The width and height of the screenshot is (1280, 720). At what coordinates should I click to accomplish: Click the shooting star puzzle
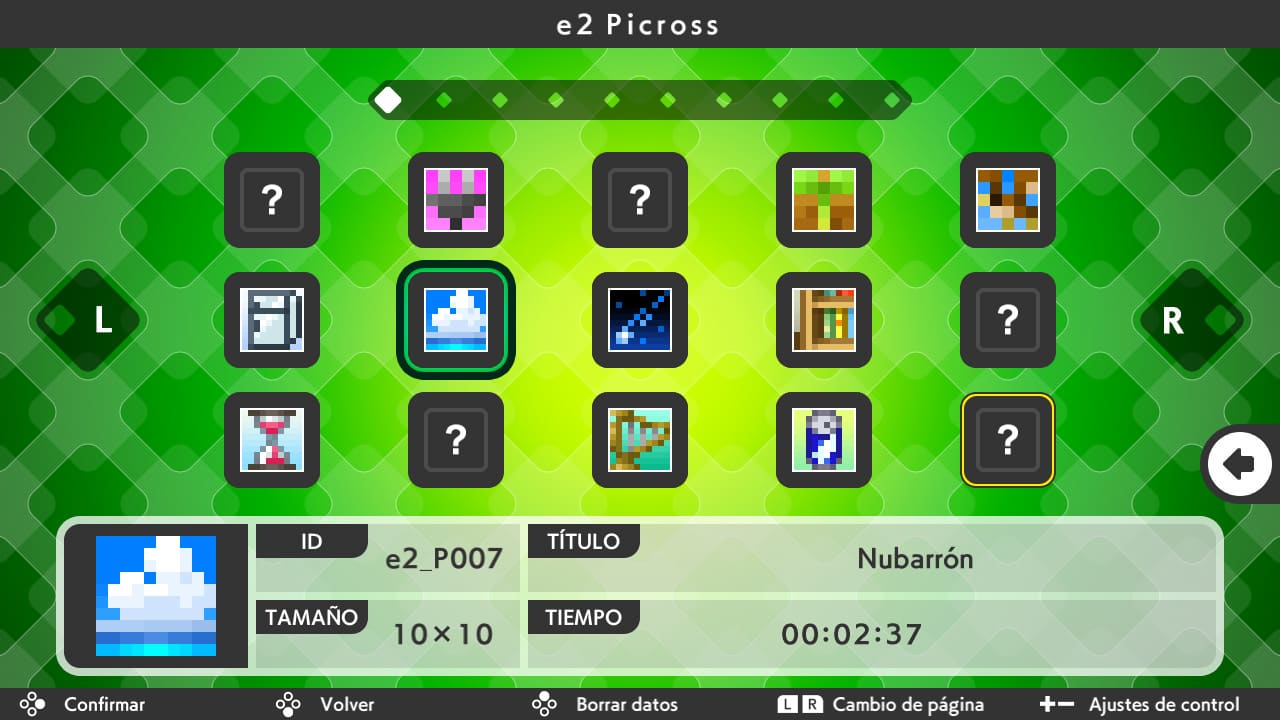pyautogui.click(x=639, y=320)
